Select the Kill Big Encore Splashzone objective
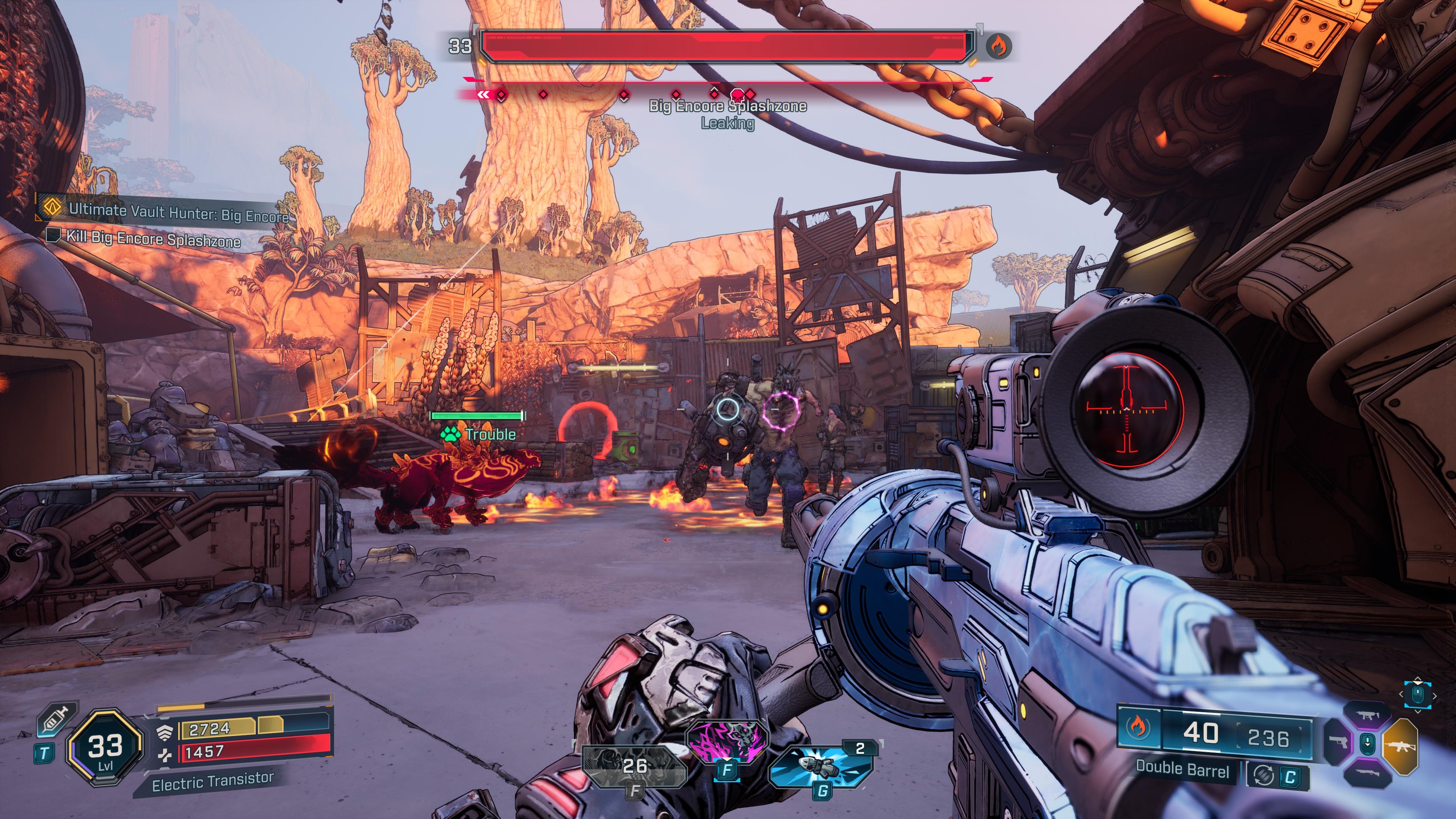1456x819 pixels. pos(152,238)
